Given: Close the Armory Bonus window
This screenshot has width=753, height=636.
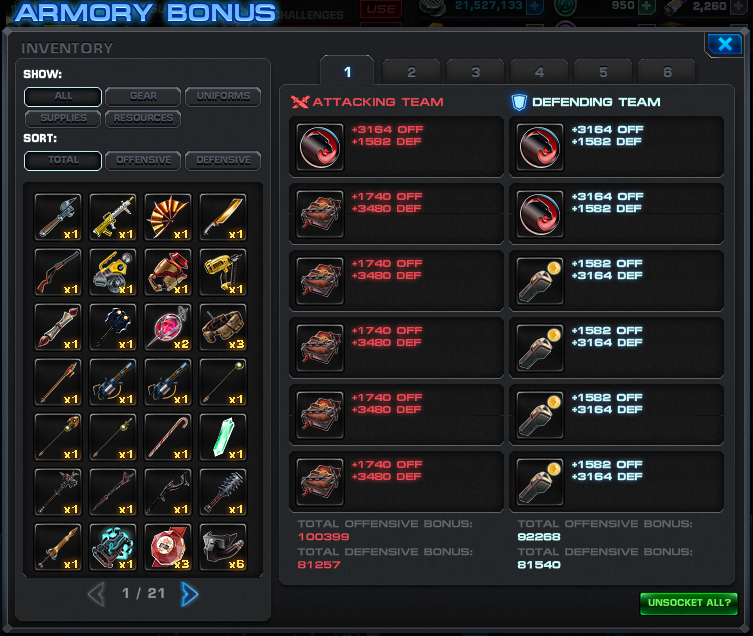Looking at the screenshot, I should tap(721, 44).
